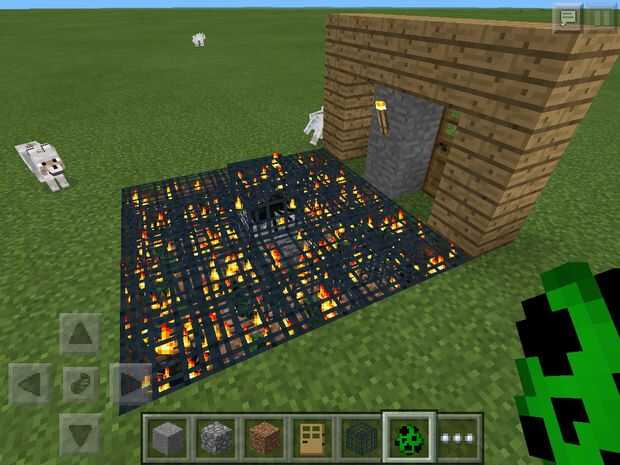Choose the brick block in the hotbar
The image size is (620, 465).
264,438
